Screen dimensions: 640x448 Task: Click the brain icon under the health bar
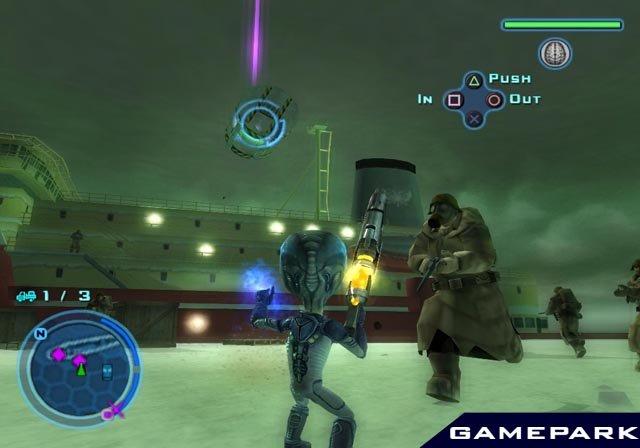[x=554, y=52]
